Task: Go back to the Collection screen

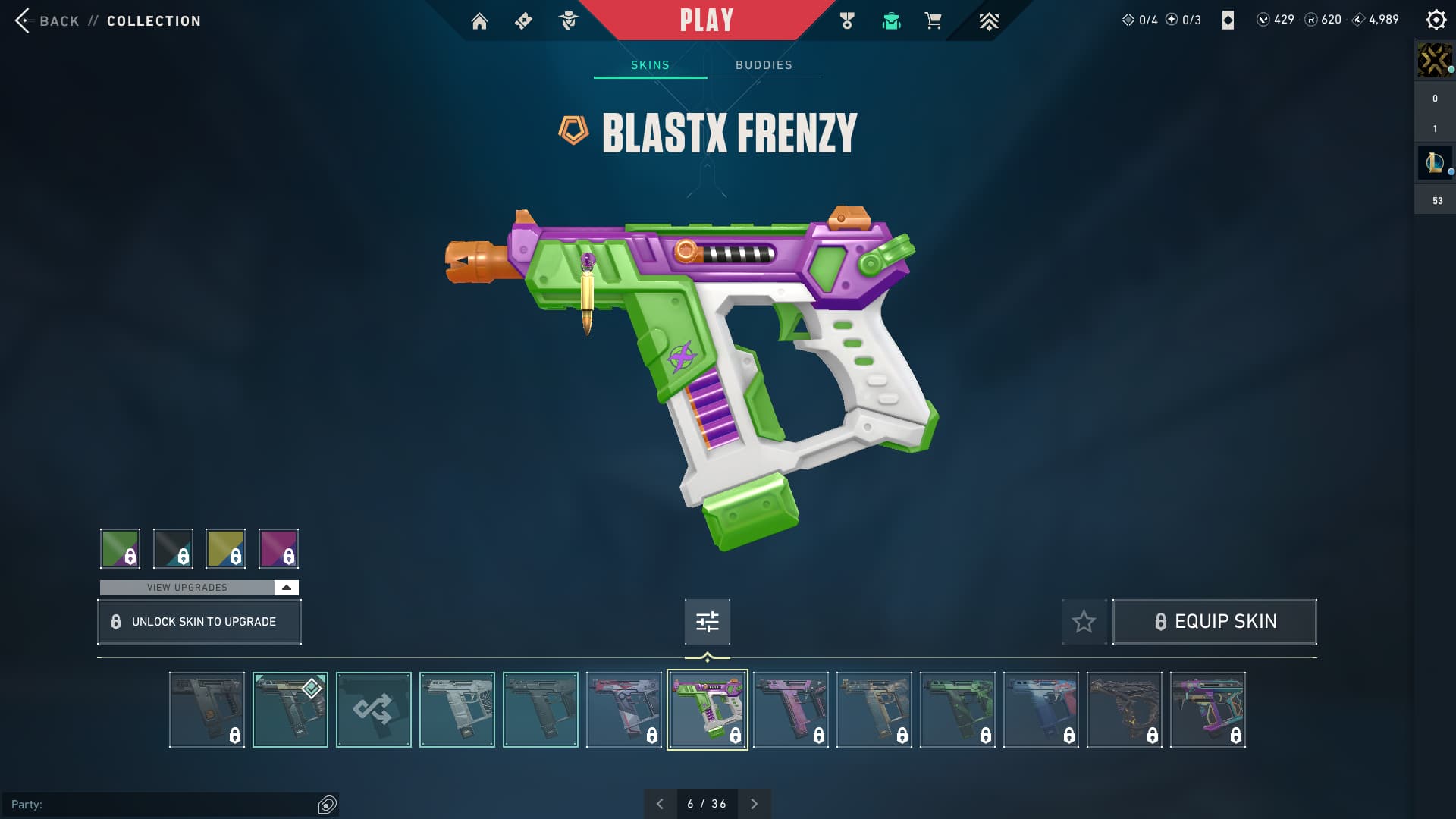Action: click(x=23, y=20)
